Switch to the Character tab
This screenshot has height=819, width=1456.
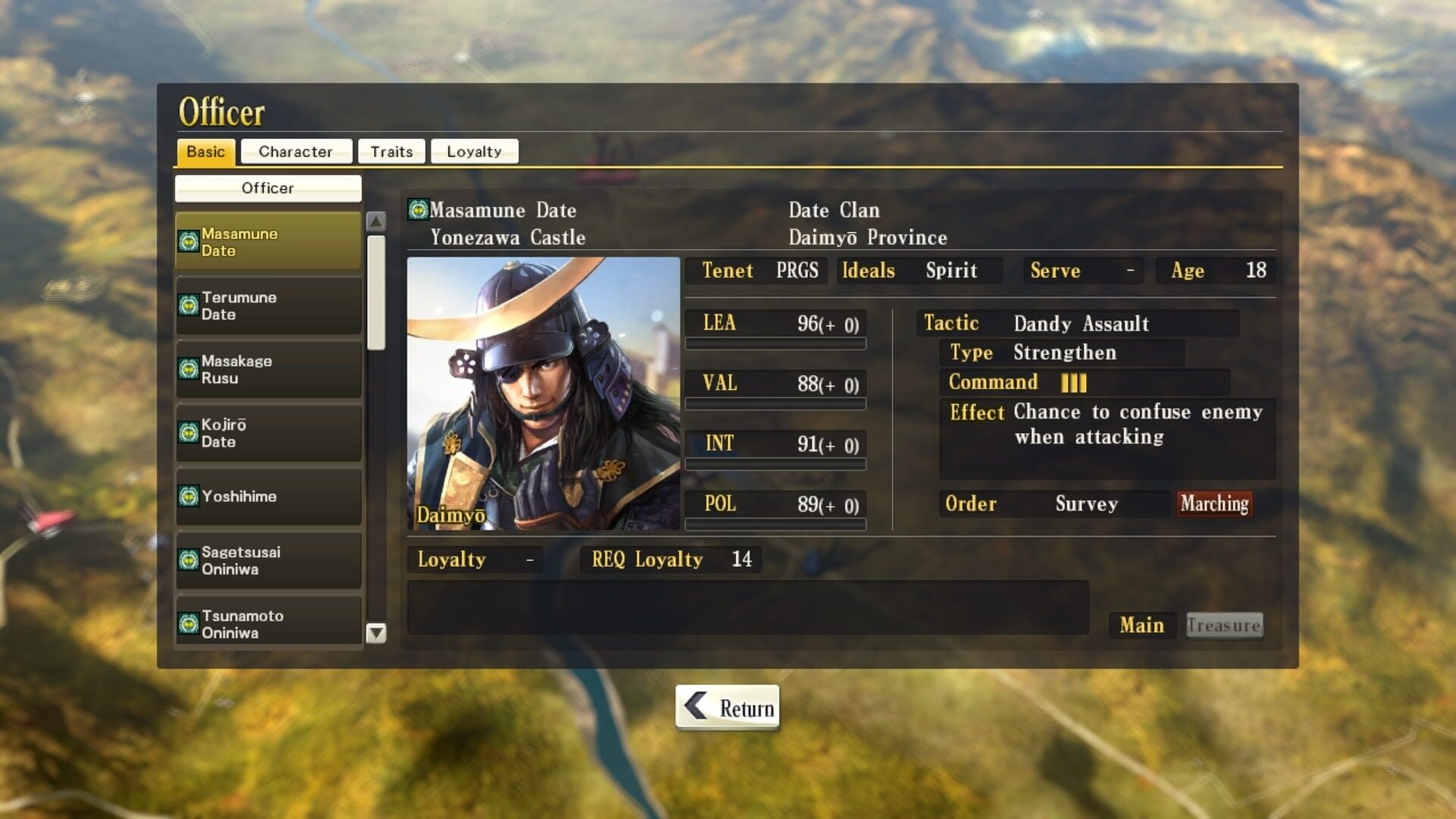click(296, 151)
